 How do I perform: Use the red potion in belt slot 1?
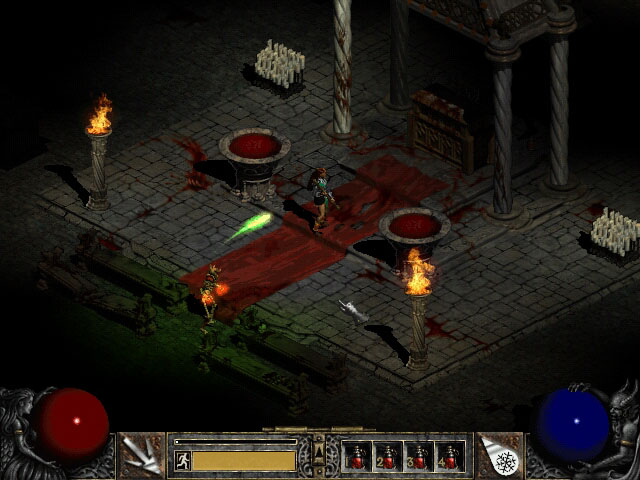tap(357, 457)
